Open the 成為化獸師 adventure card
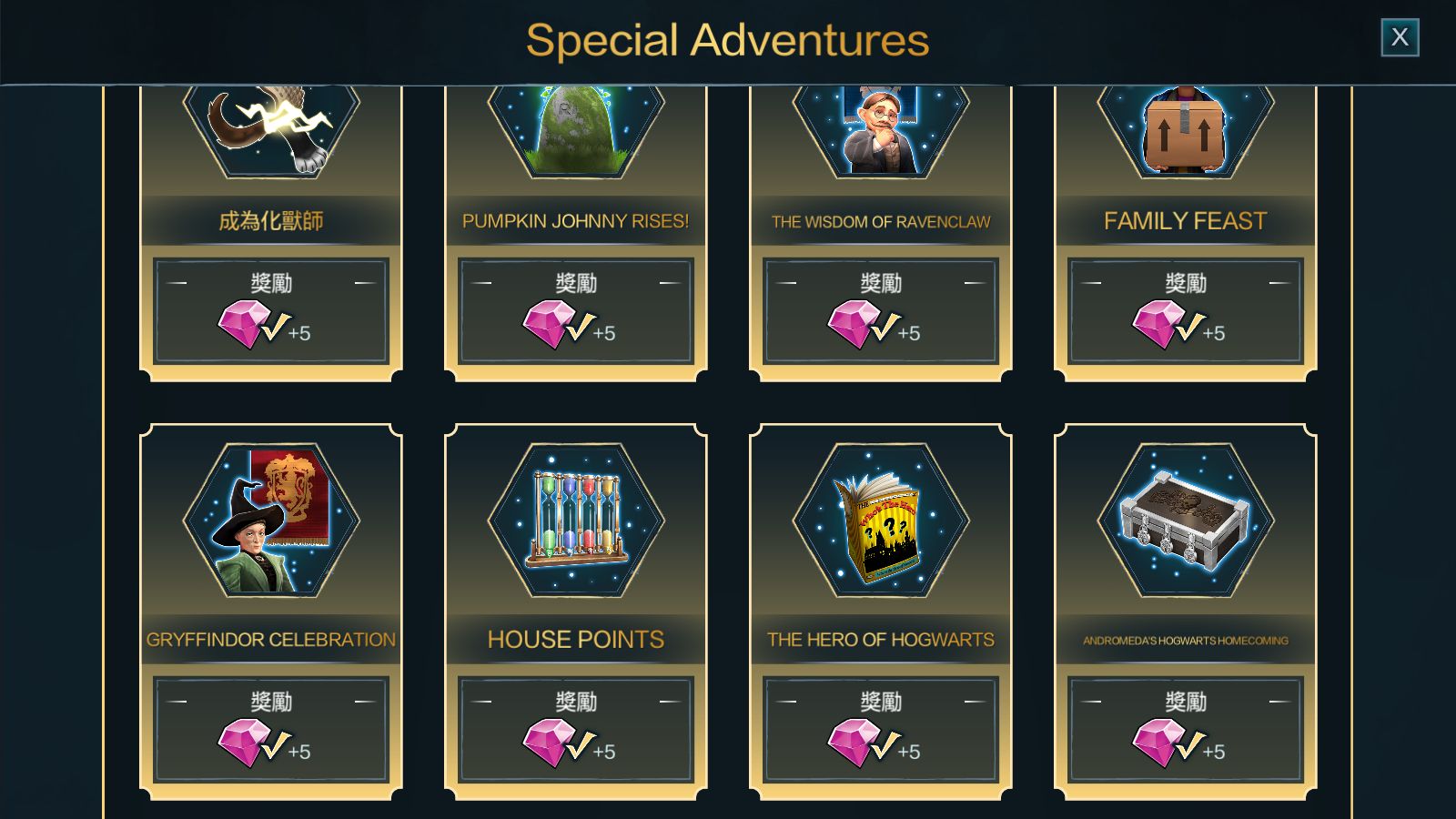 pyautogui.click(x=271, y=221)
